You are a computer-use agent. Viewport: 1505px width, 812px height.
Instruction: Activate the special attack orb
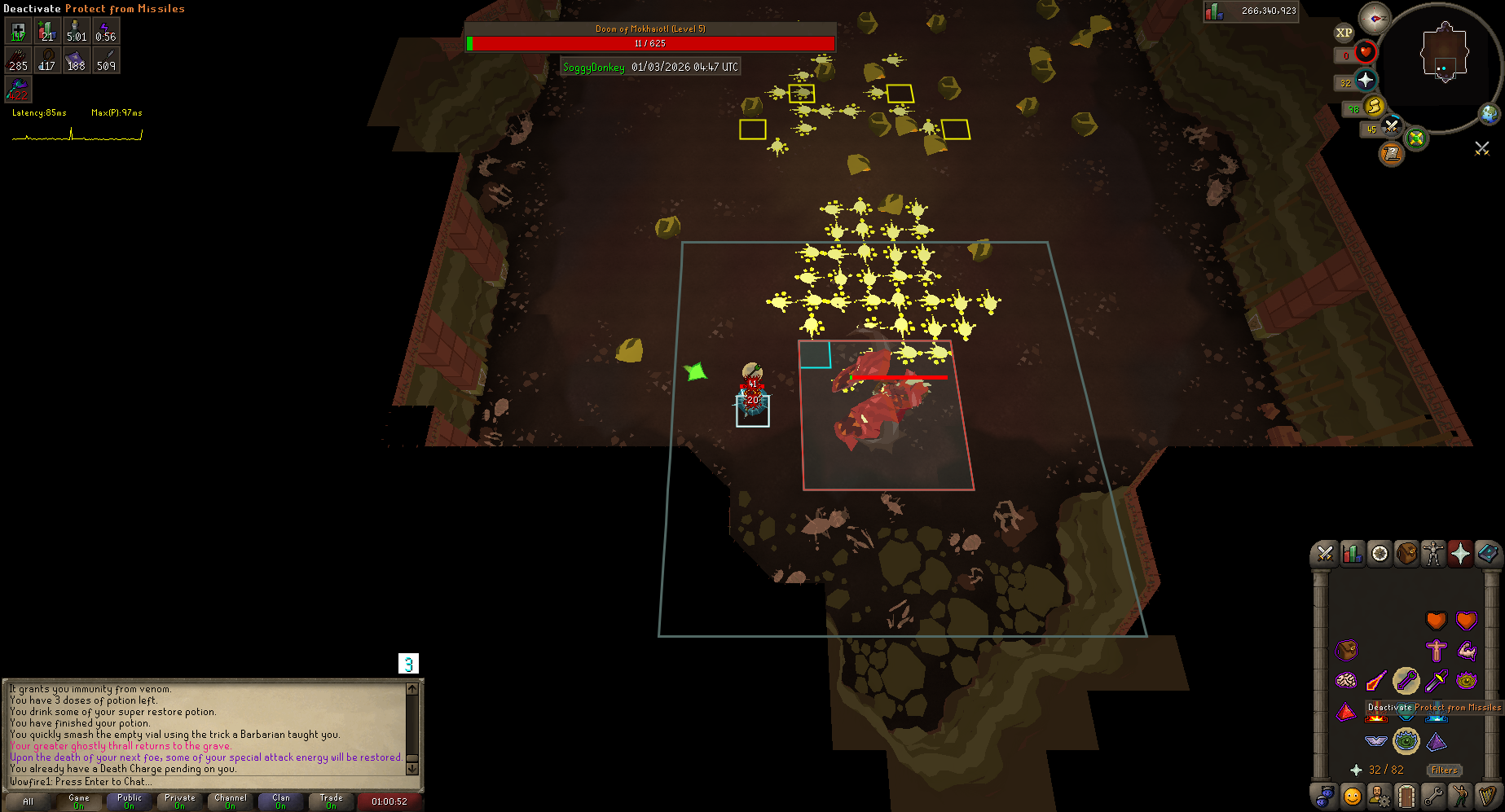(x=1391, y=126)
